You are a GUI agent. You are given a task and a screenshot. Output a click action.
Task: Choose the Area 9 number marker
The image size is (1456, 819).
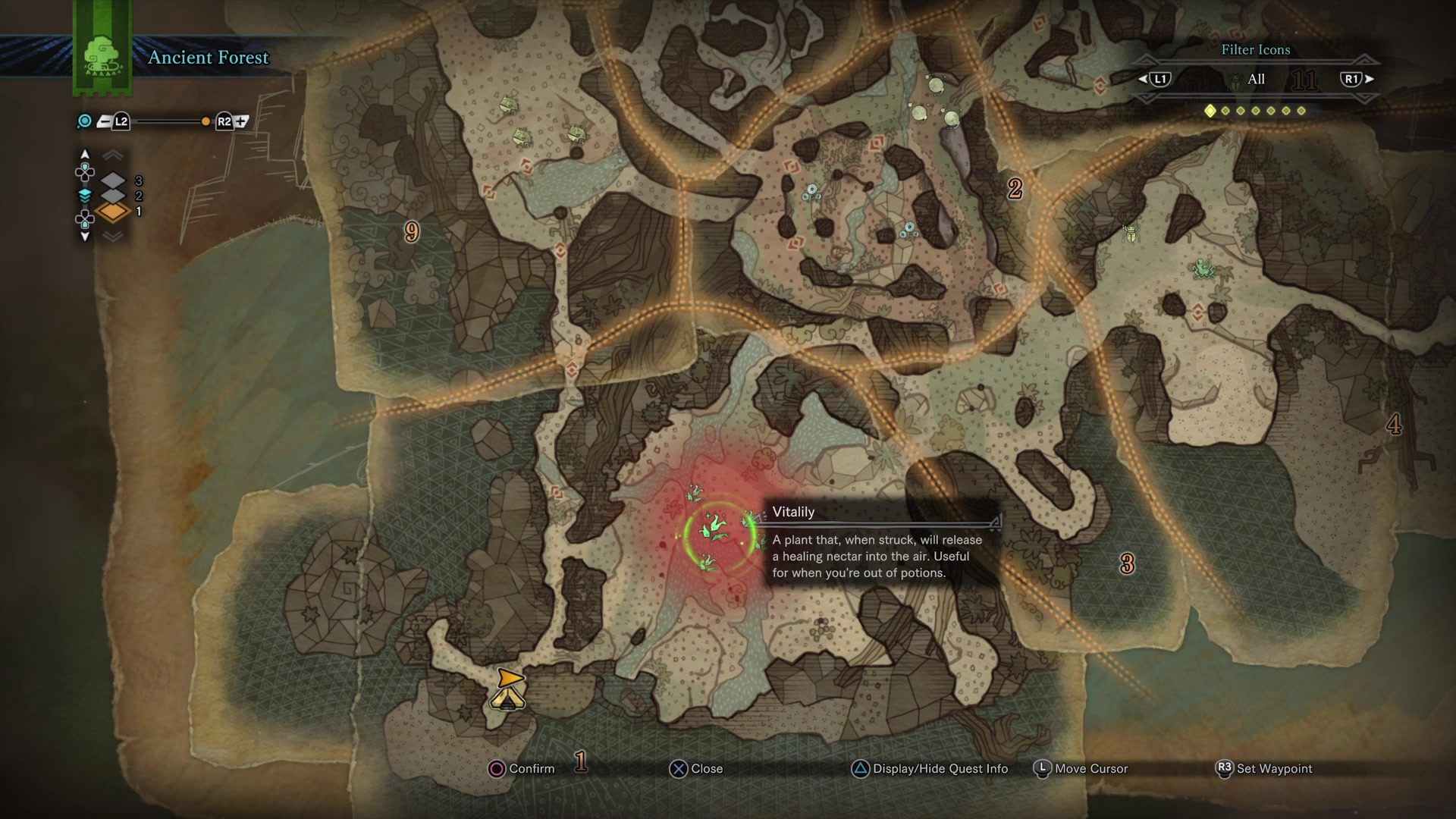(x=412, y=232)
